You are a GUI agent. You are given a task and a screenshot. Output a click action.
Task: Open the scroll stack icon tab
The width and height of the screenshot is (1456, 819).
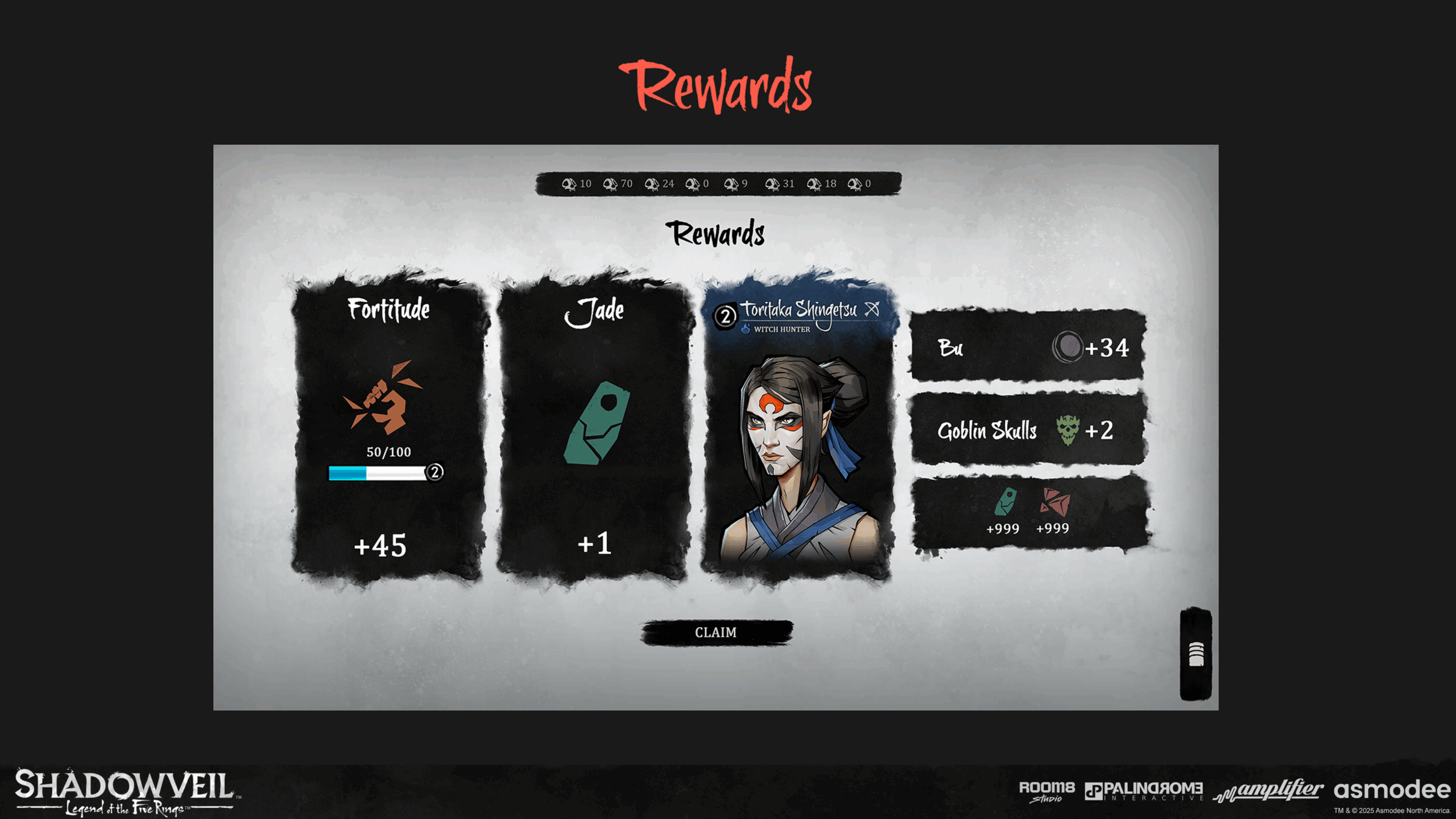1196,654
